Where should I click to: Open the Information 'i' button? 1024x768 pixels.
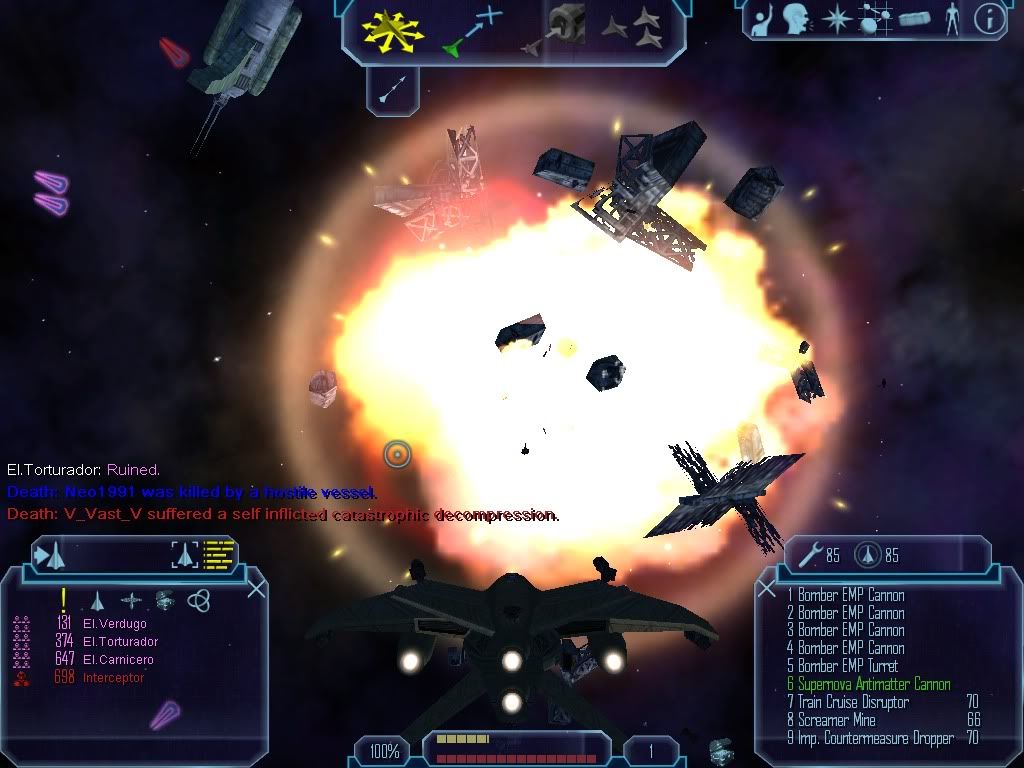988,19
